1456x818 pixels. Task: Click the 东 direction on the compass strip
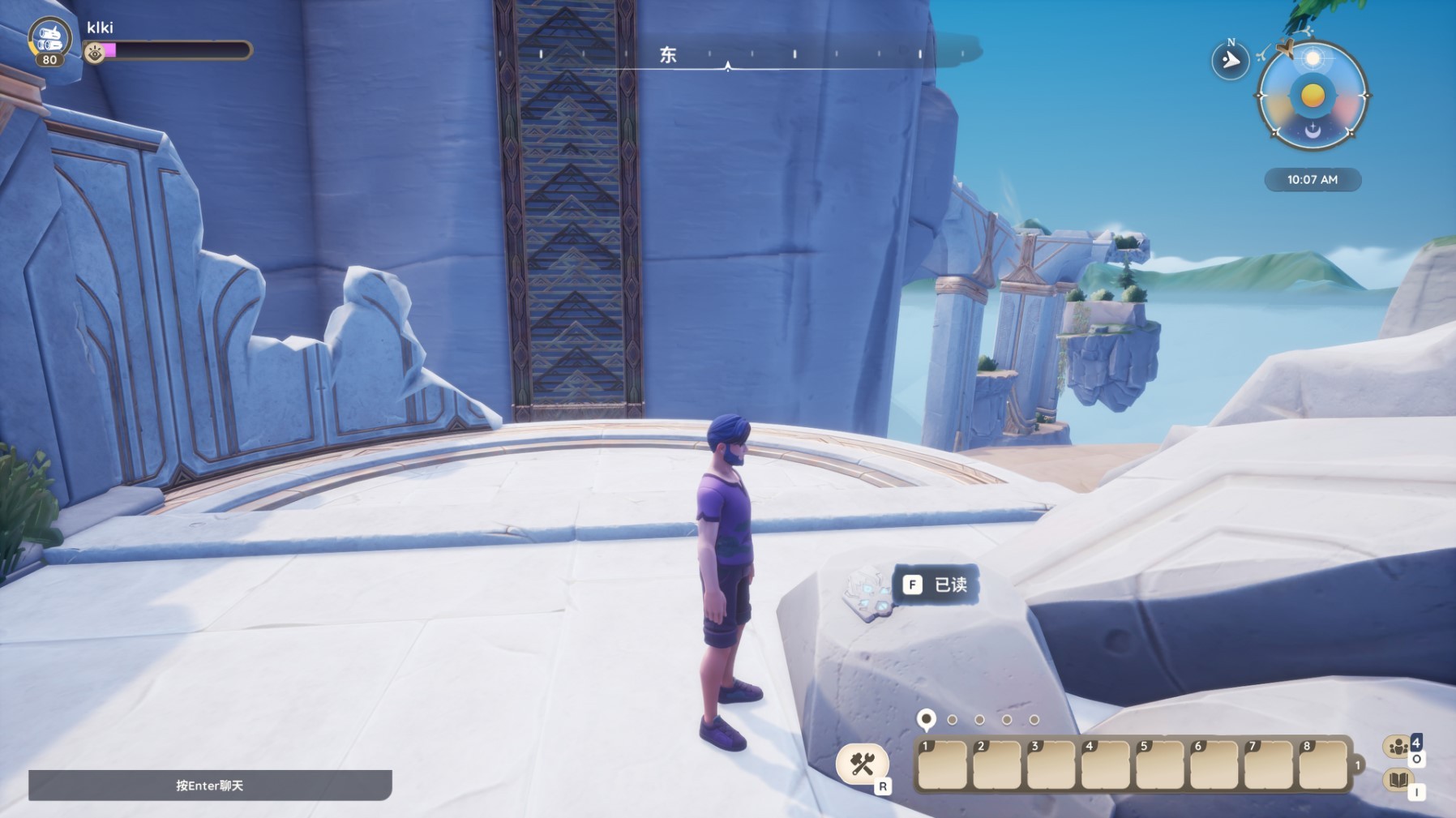click(668, 55)
